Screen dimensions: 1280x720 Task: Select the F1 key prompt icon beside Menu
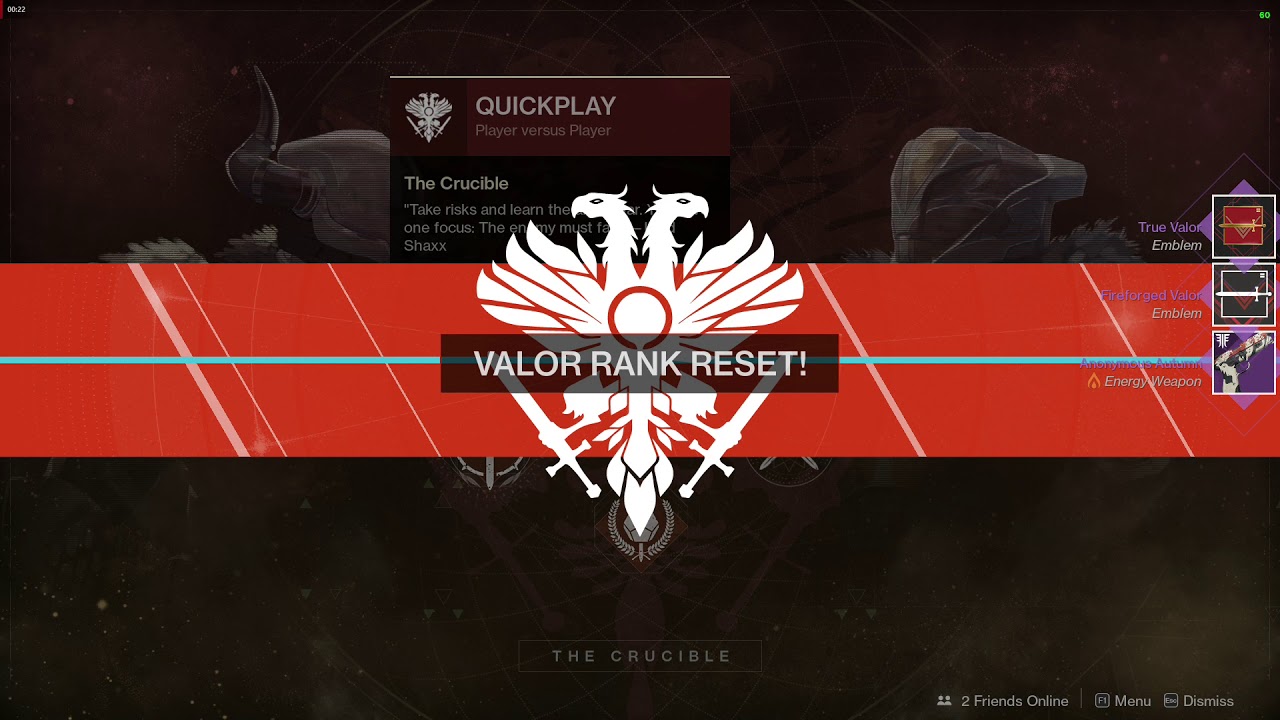pos(1103,701)
